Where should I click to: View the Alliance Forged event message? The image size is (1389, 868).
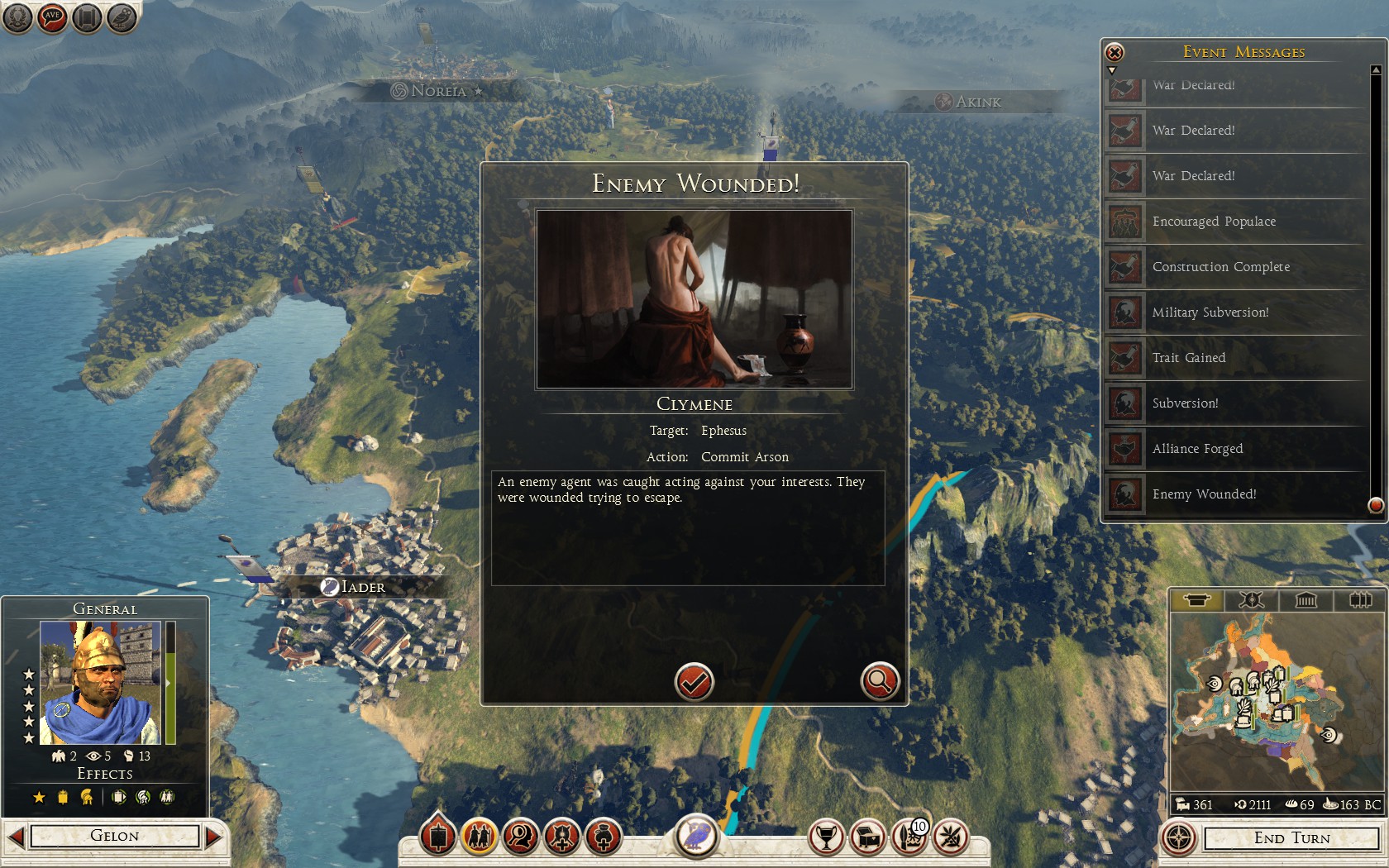click(1197, 449)
